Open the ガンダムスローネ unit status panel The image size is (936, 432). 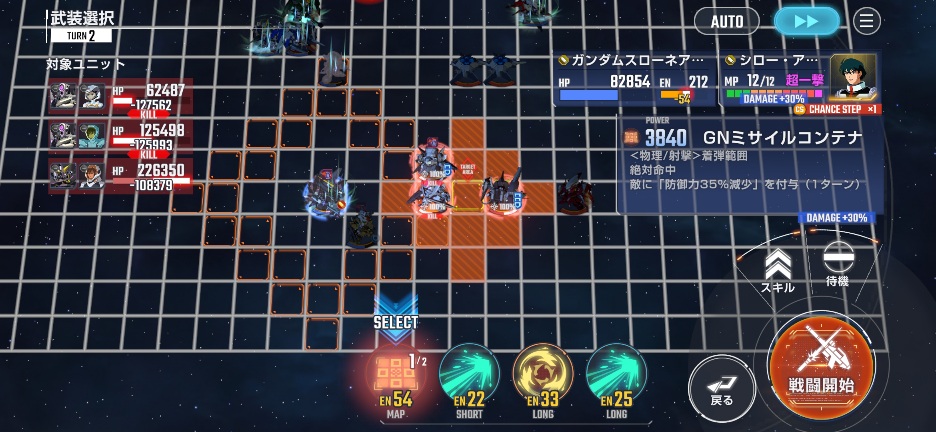637,80
